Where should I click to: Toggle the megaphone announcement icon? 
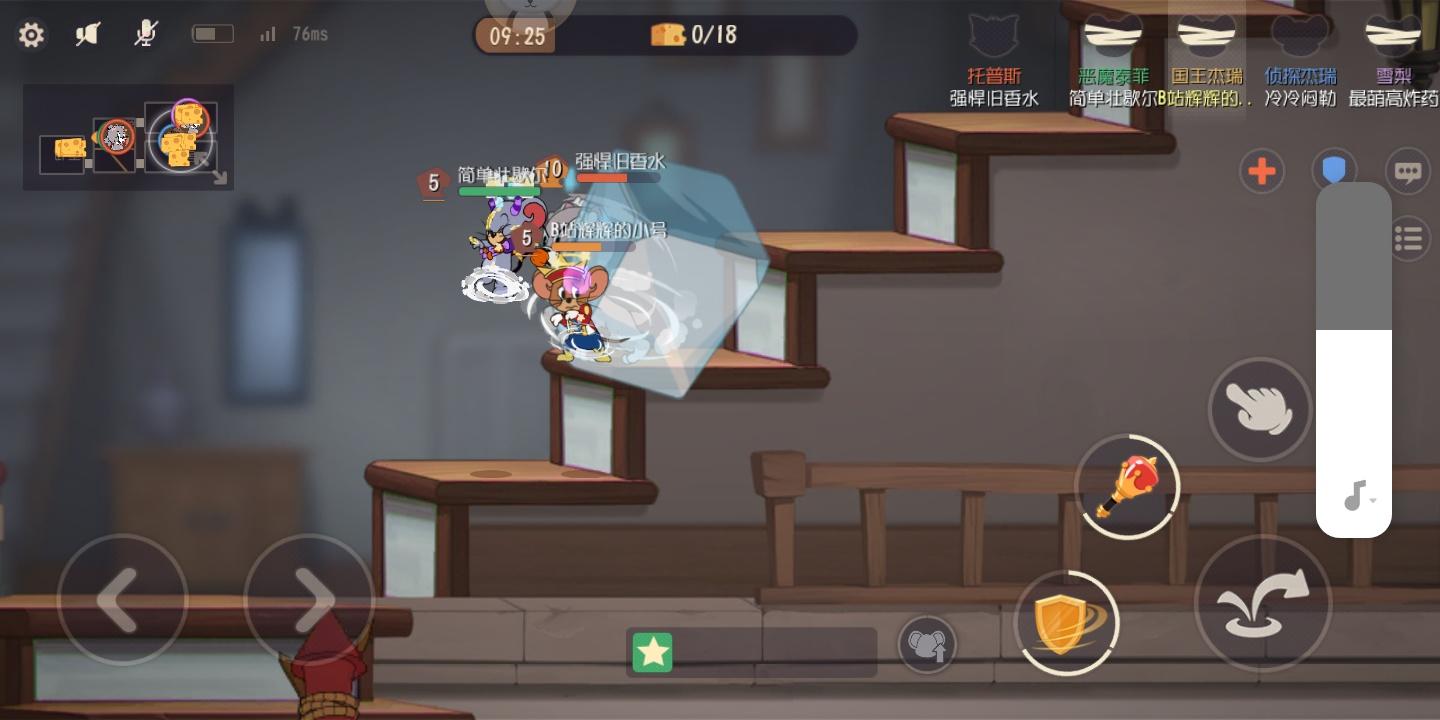[x=88, y=33]
